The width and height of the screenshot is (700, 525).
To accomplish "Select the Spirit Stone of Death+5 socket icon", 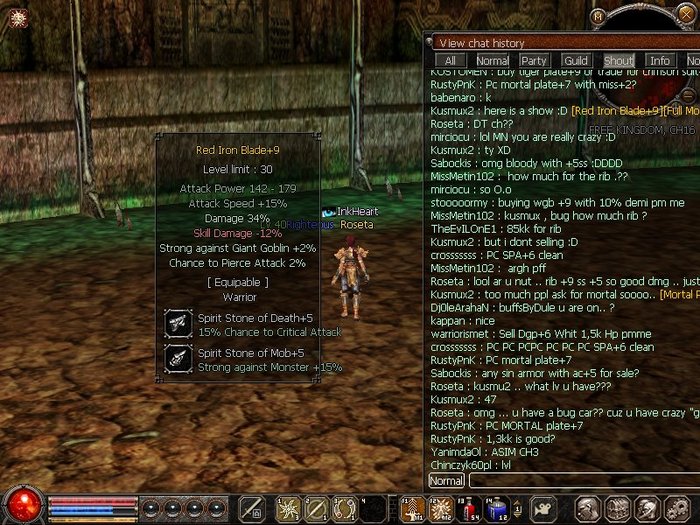I will (180, 322).
